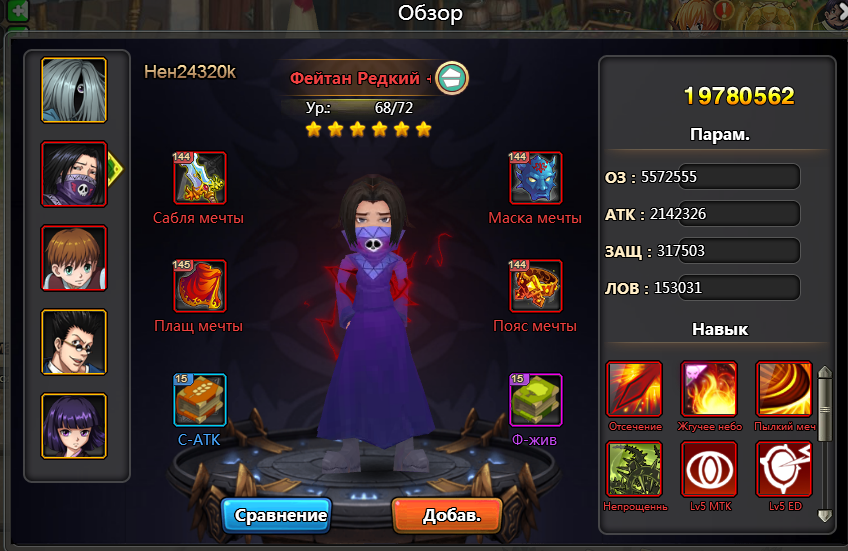Select the Сабля мечты weapon slot
Viewport: 848px width, 551px height.
[x=200, y=178]
